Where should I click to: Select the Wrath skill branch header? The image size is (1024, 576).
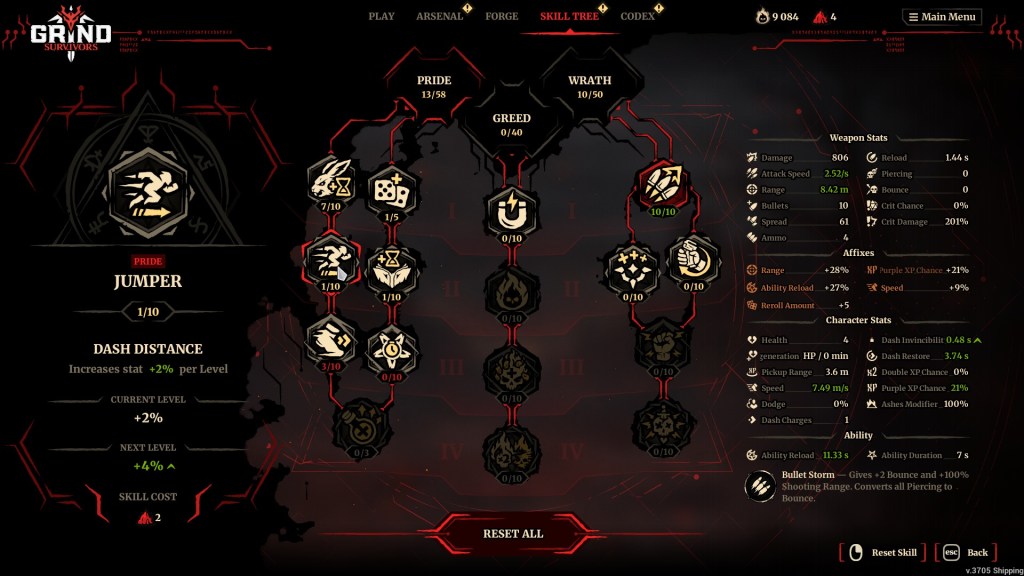[589, 86]
